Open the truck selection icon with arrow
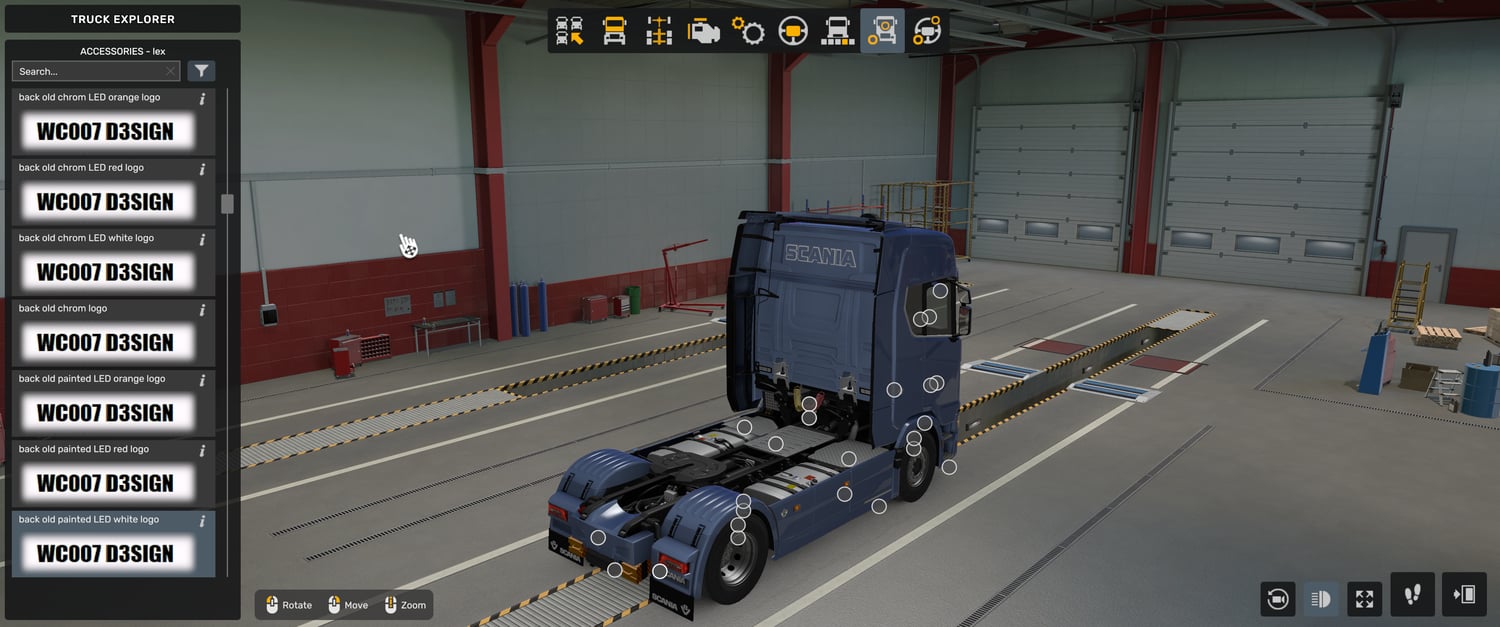Screen dimensions: 1500x627 tap(570, 31)
